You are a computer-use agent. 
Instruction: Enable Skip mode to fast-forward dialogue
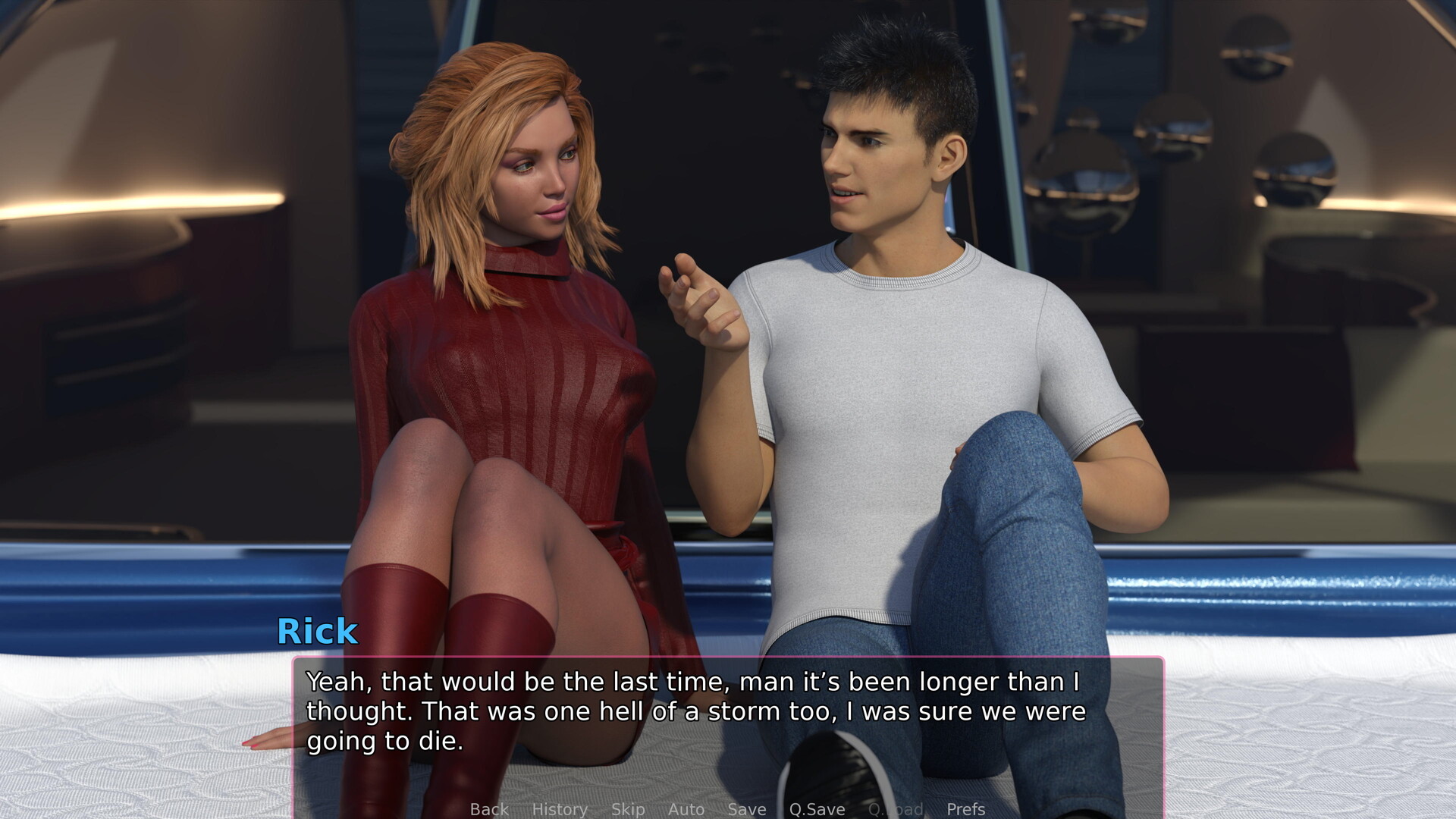coord(628,809)
